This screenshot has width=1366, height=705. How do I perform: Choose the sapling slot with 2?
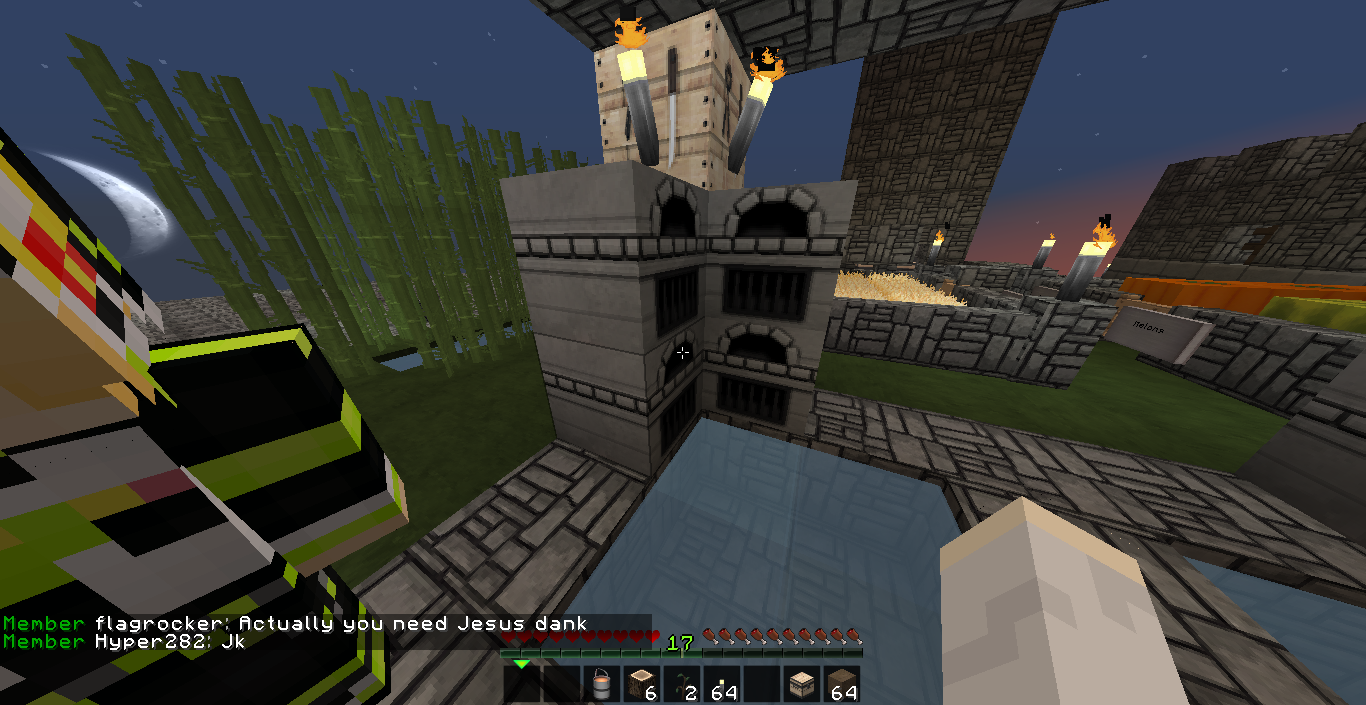pos(681,685)
